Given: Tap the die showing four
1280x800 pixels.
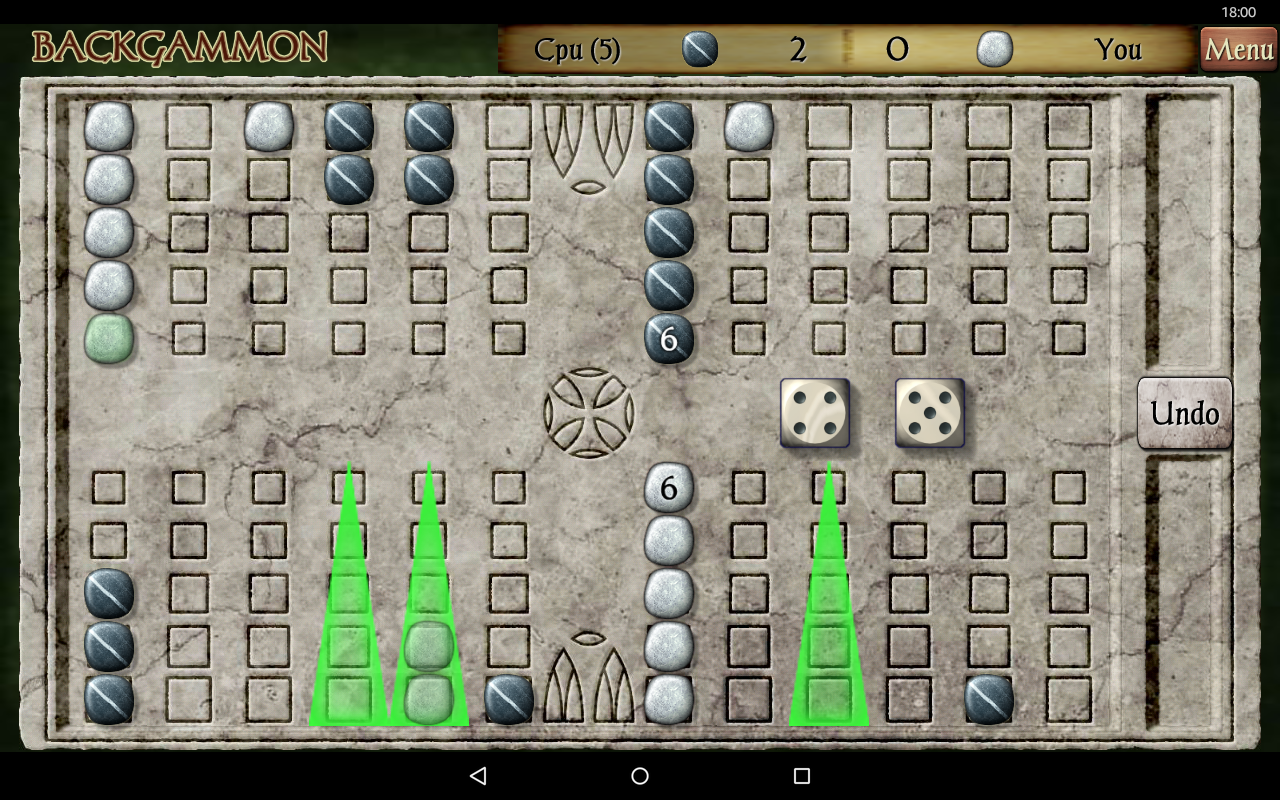Looking at the screenshot, I should click(x=815, y=412).
